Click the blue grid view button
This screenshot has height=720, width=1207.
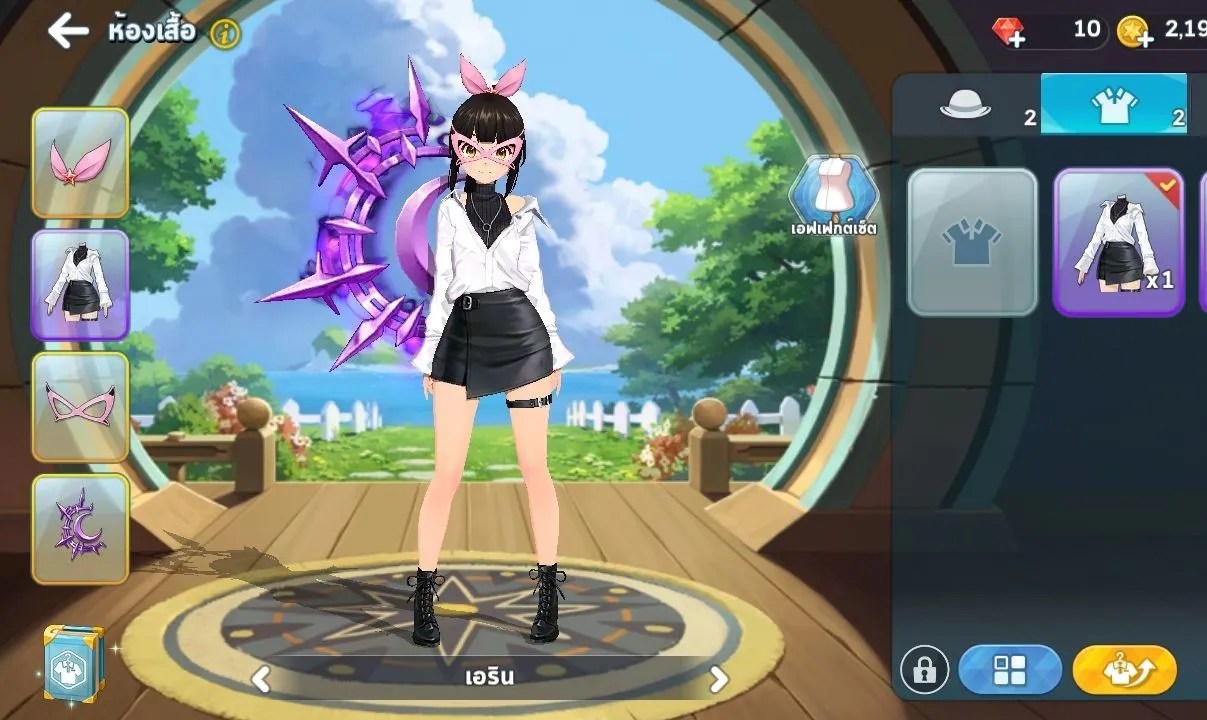tap(1009, 670)
